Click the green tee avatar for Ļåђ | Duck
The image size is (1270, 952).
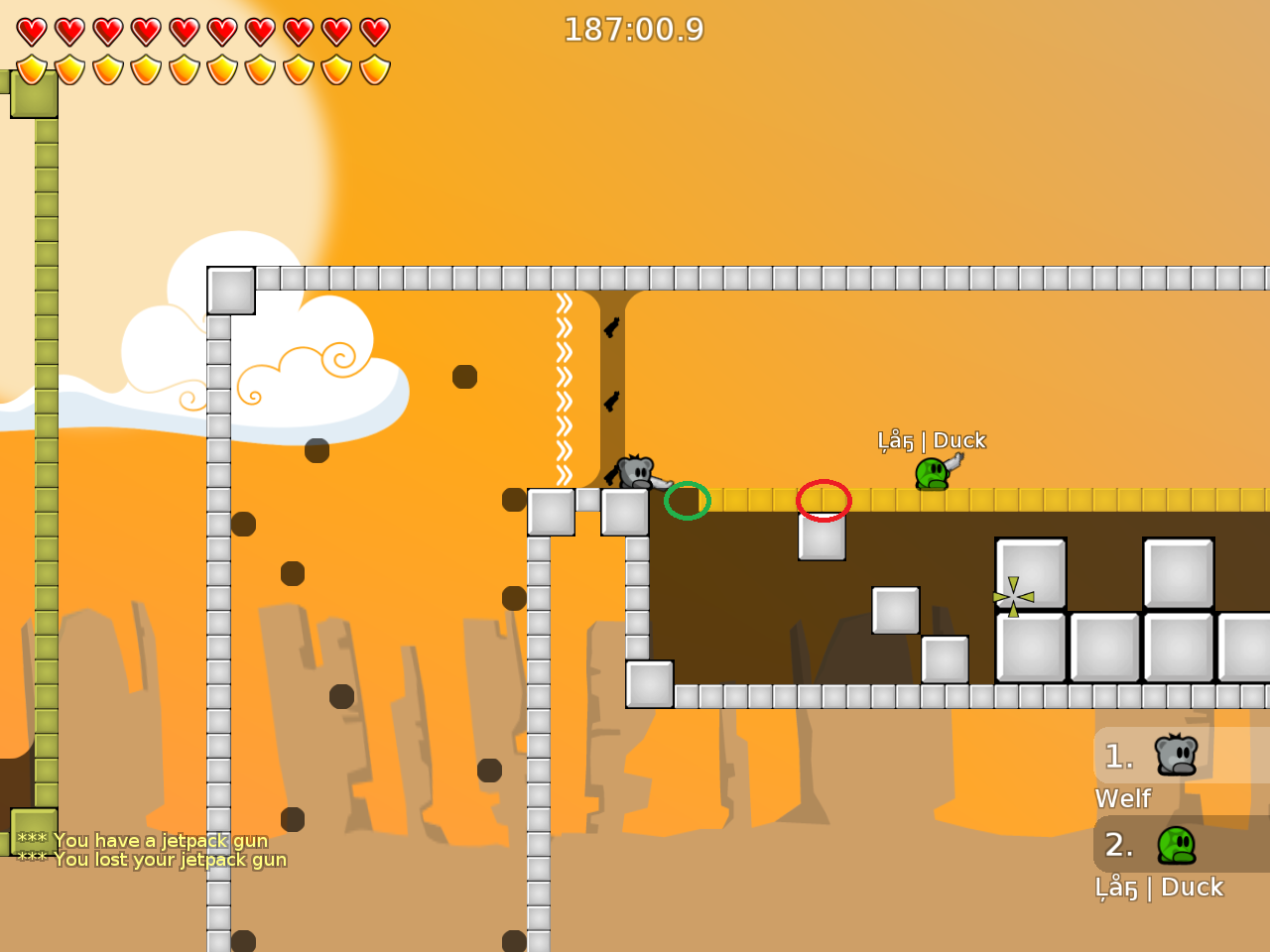pyautogui.click(x=1177, y=845)
